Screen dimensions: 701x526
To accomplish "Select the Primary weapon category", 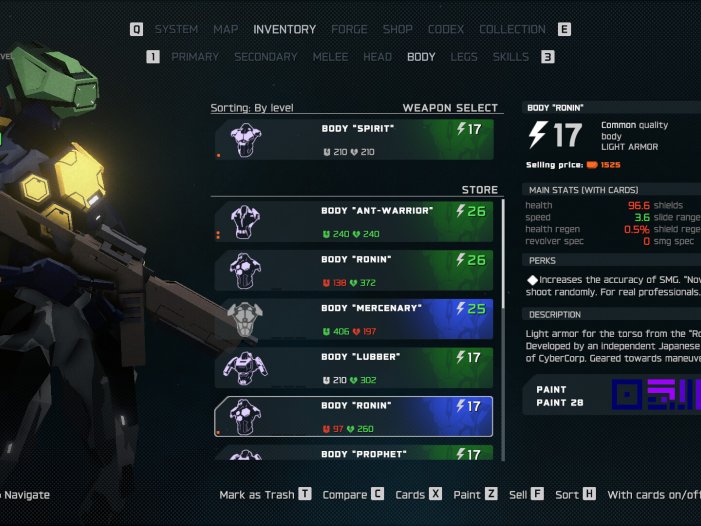I will coord(195,57).
